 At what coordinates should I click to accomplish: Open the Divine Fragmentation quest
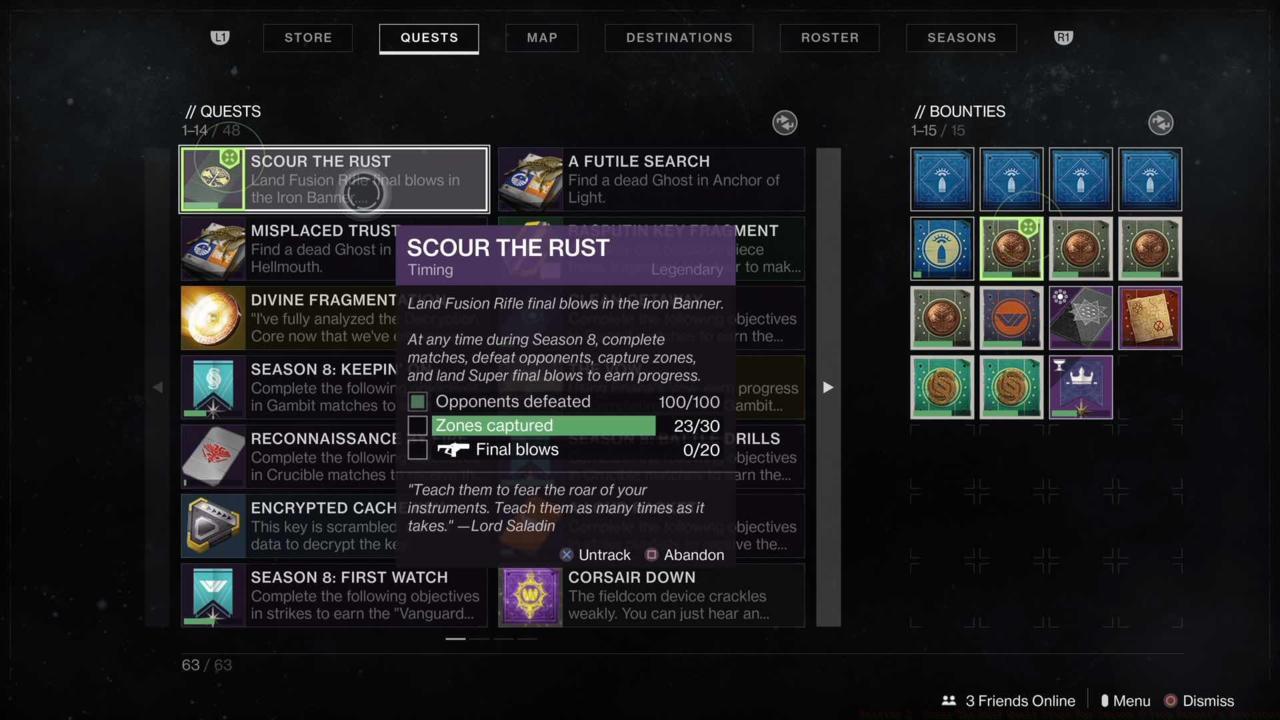click(288, 318)
